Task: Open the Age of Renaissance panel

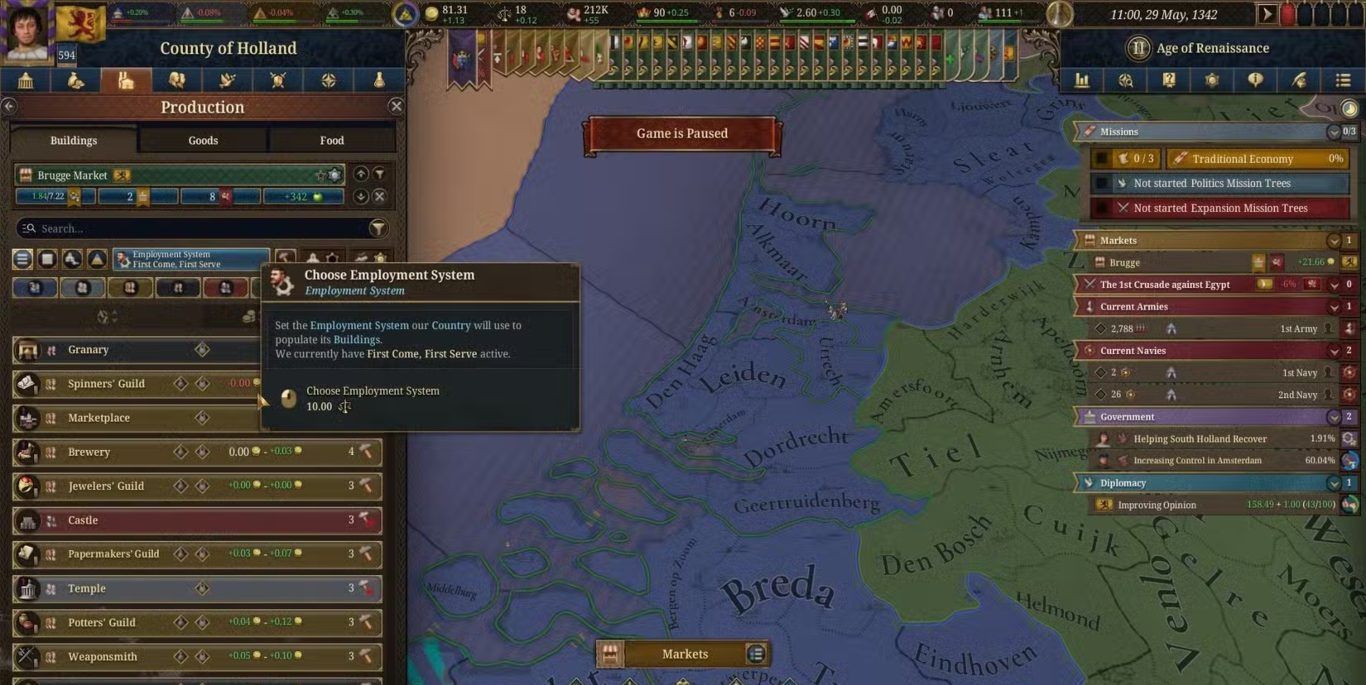Action: (x=1211, y=48)
